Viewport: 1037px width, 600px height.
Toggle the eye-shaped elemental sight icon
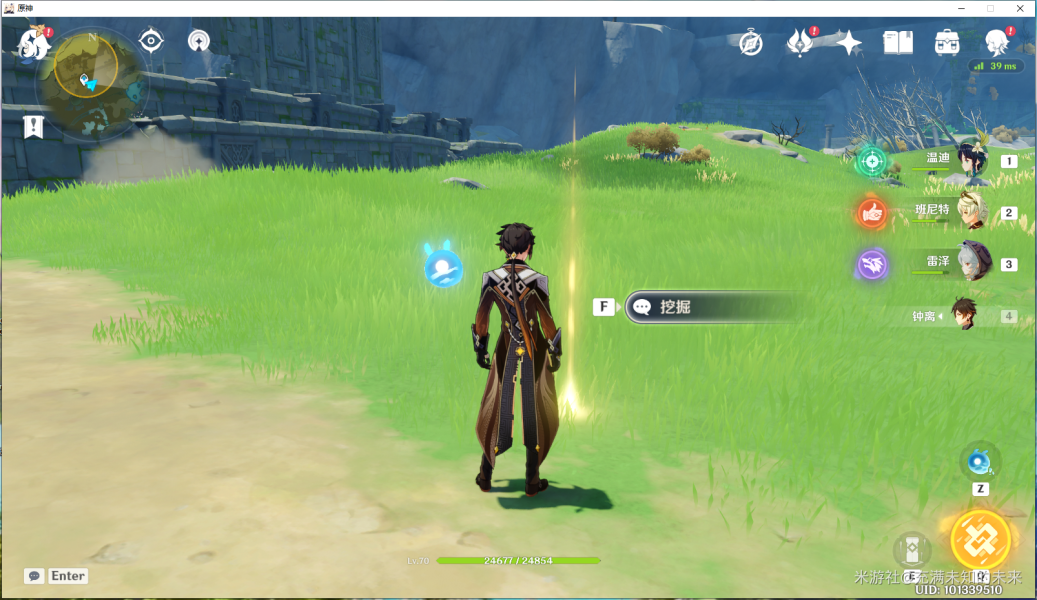coord(151,40)
